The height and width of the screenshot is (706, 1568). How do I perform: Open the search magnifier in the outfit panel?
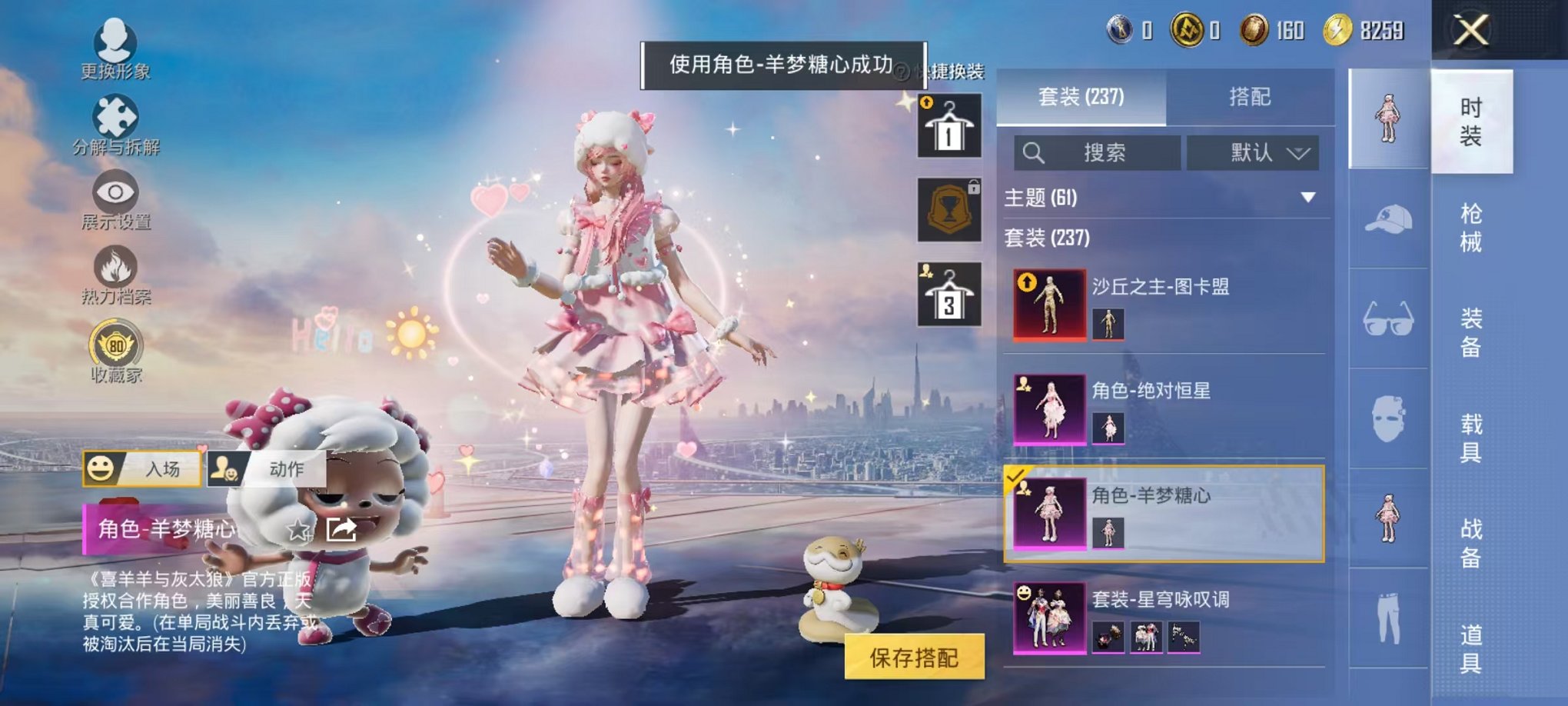click(x=1034, y=152)
